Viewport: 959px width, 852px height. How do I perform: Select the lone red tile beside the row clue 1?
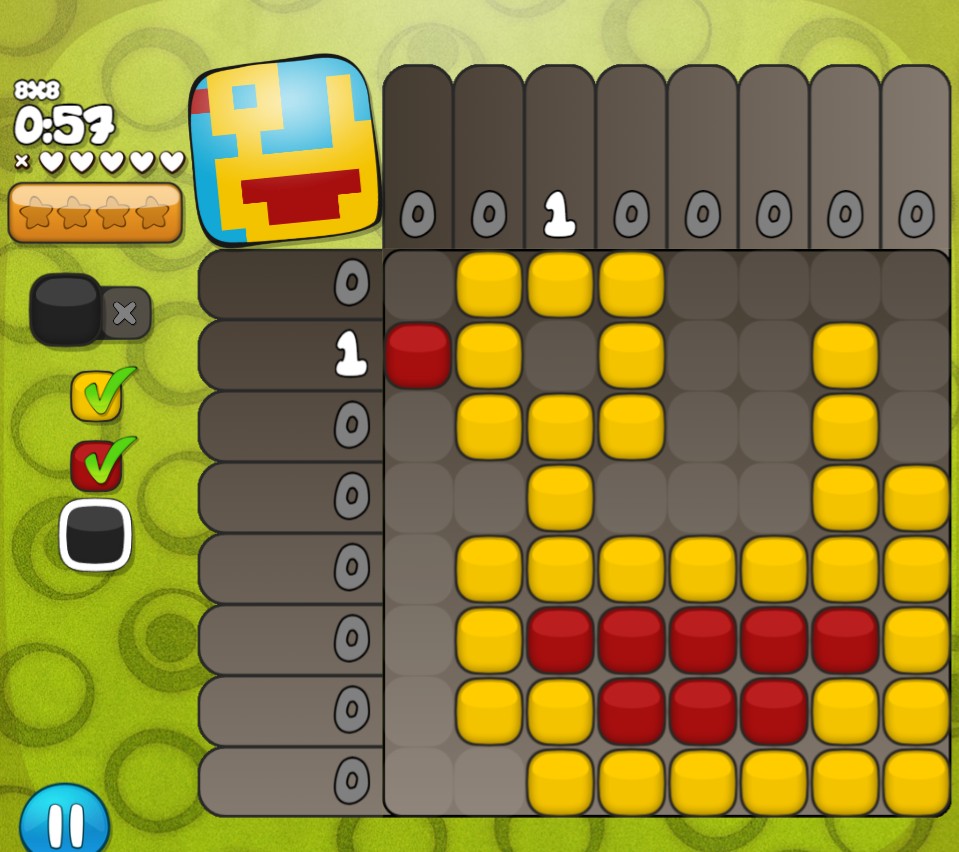coord(418,355)
